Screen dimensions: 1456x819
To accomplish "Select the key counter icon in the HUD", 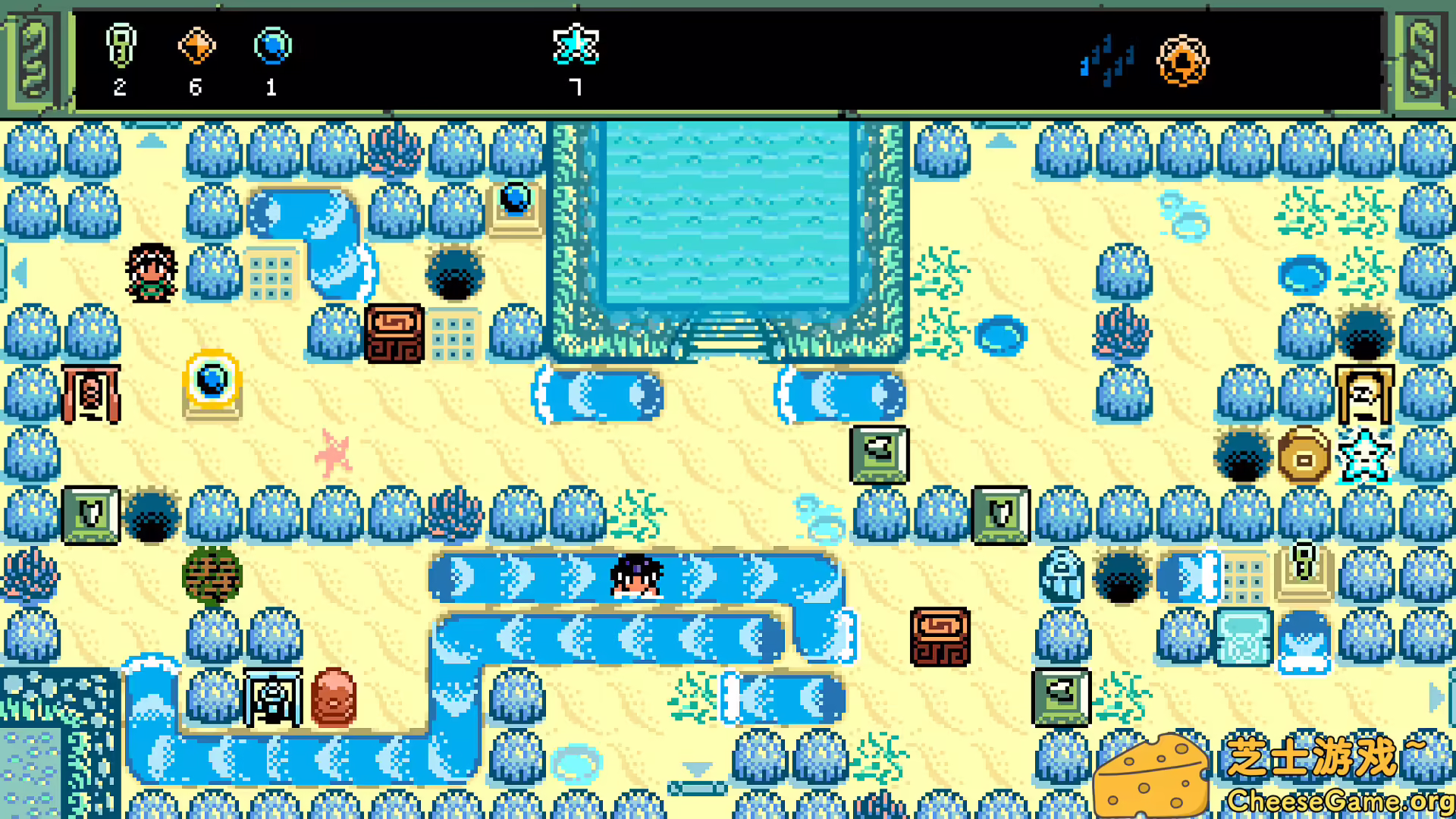I will 121,47.
